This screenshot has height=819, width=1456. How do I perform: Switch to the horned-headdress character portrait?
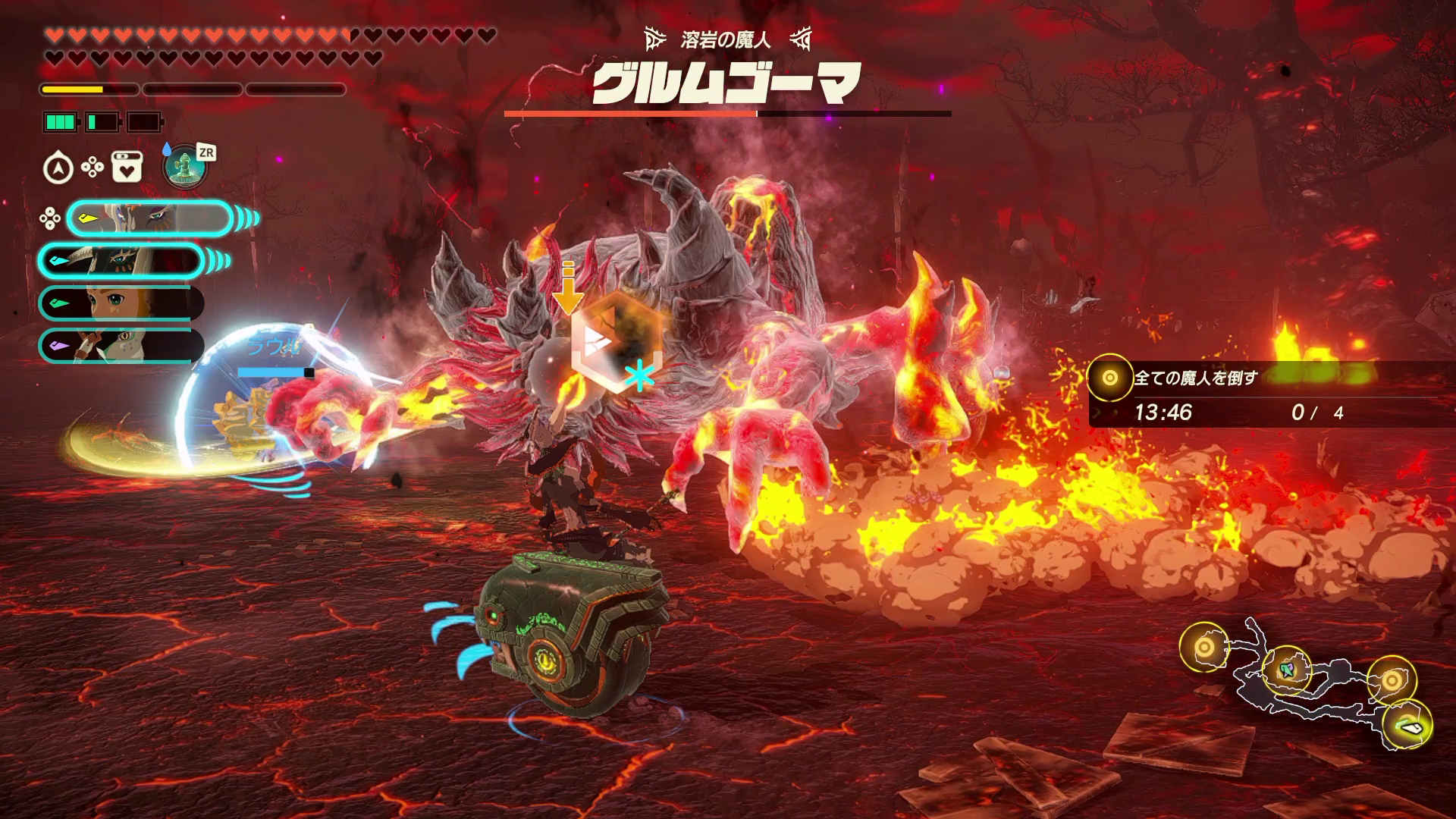121,261
